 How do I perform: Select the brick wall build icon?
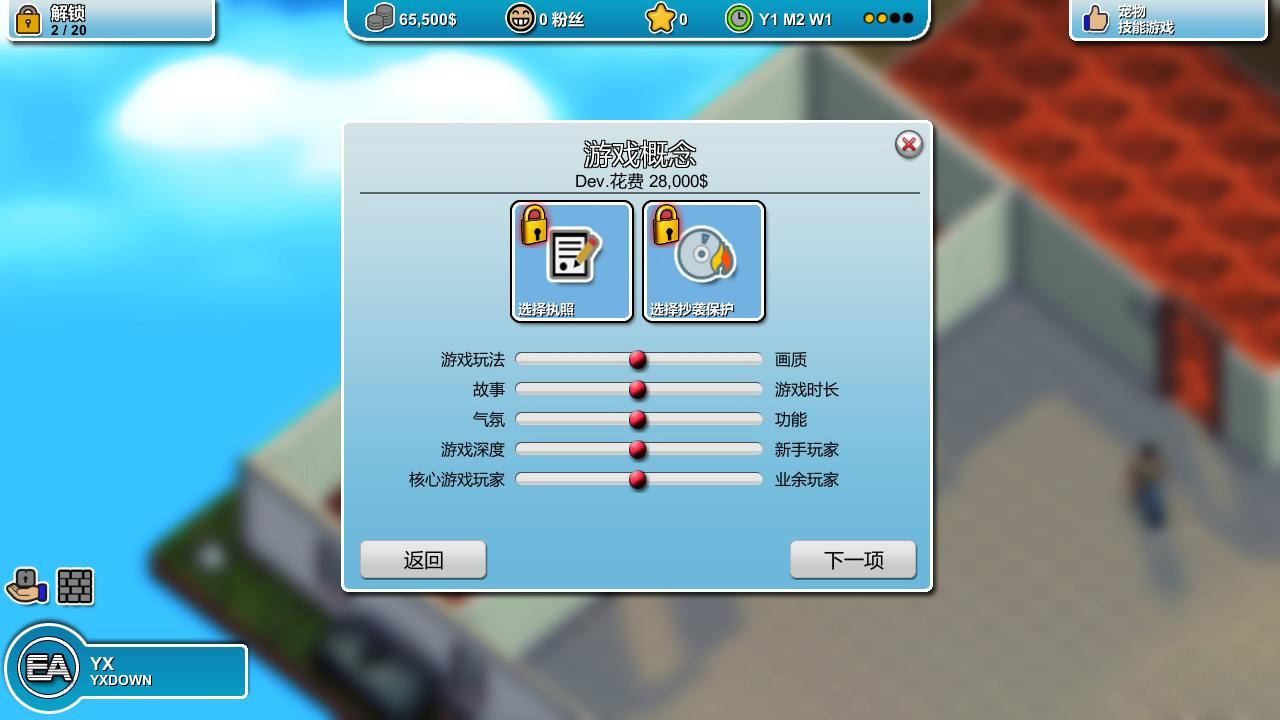coord(75,587)
